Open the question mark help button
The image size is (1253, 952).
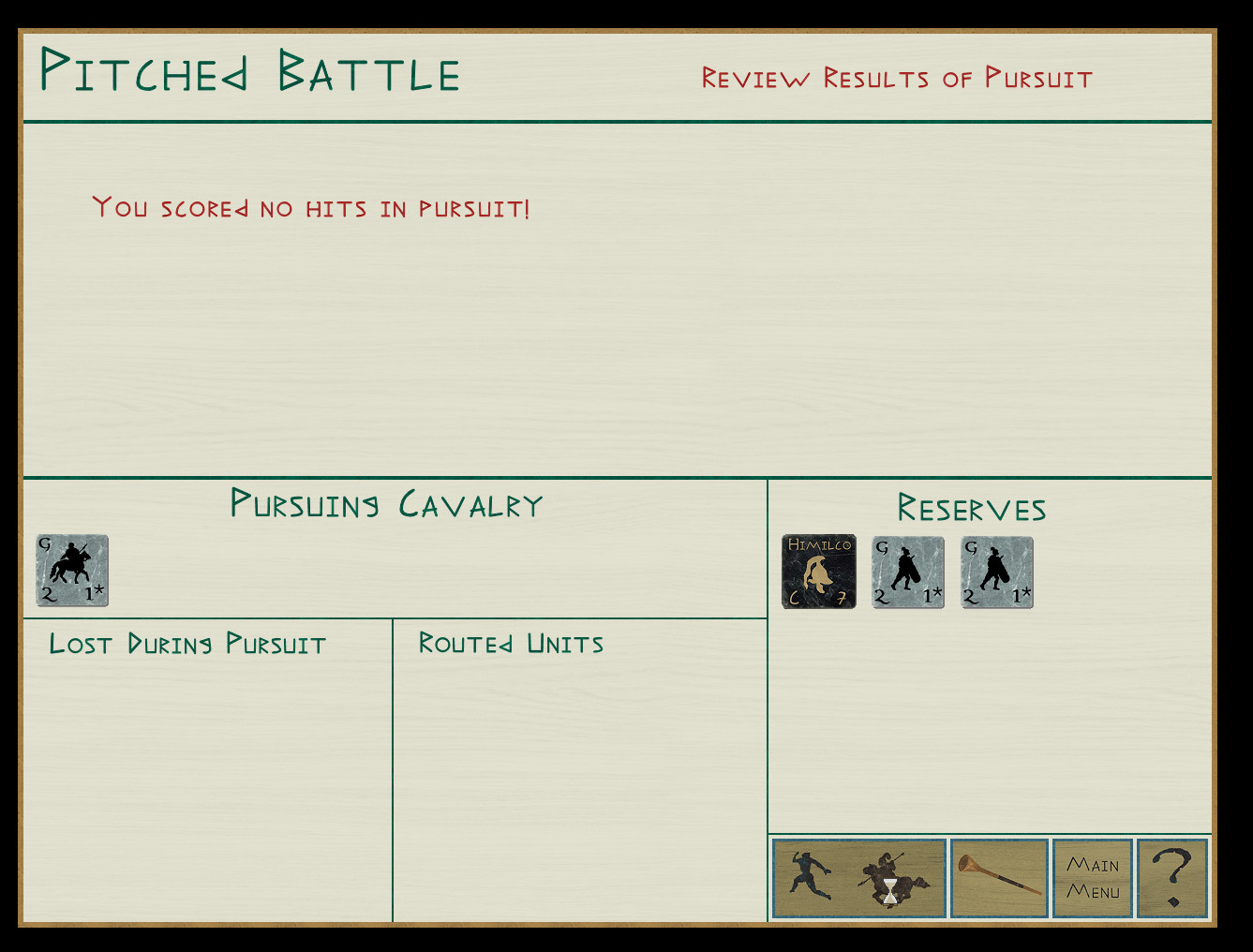(1172, 878)
